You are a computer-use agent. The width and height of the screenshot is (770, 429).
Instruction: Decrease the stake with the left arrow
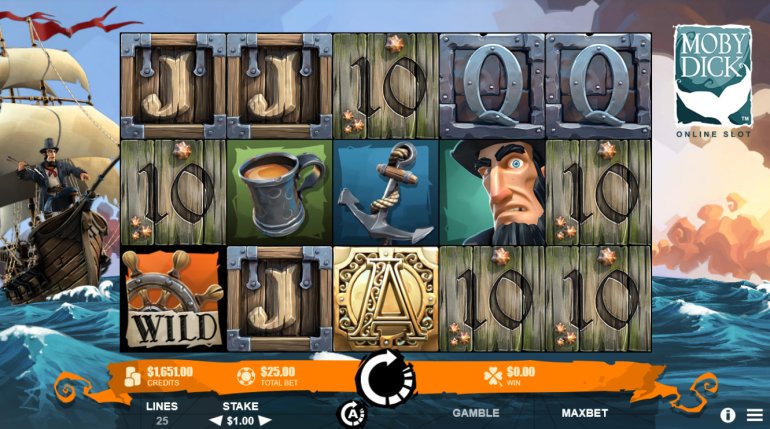(x=212, y=421)
